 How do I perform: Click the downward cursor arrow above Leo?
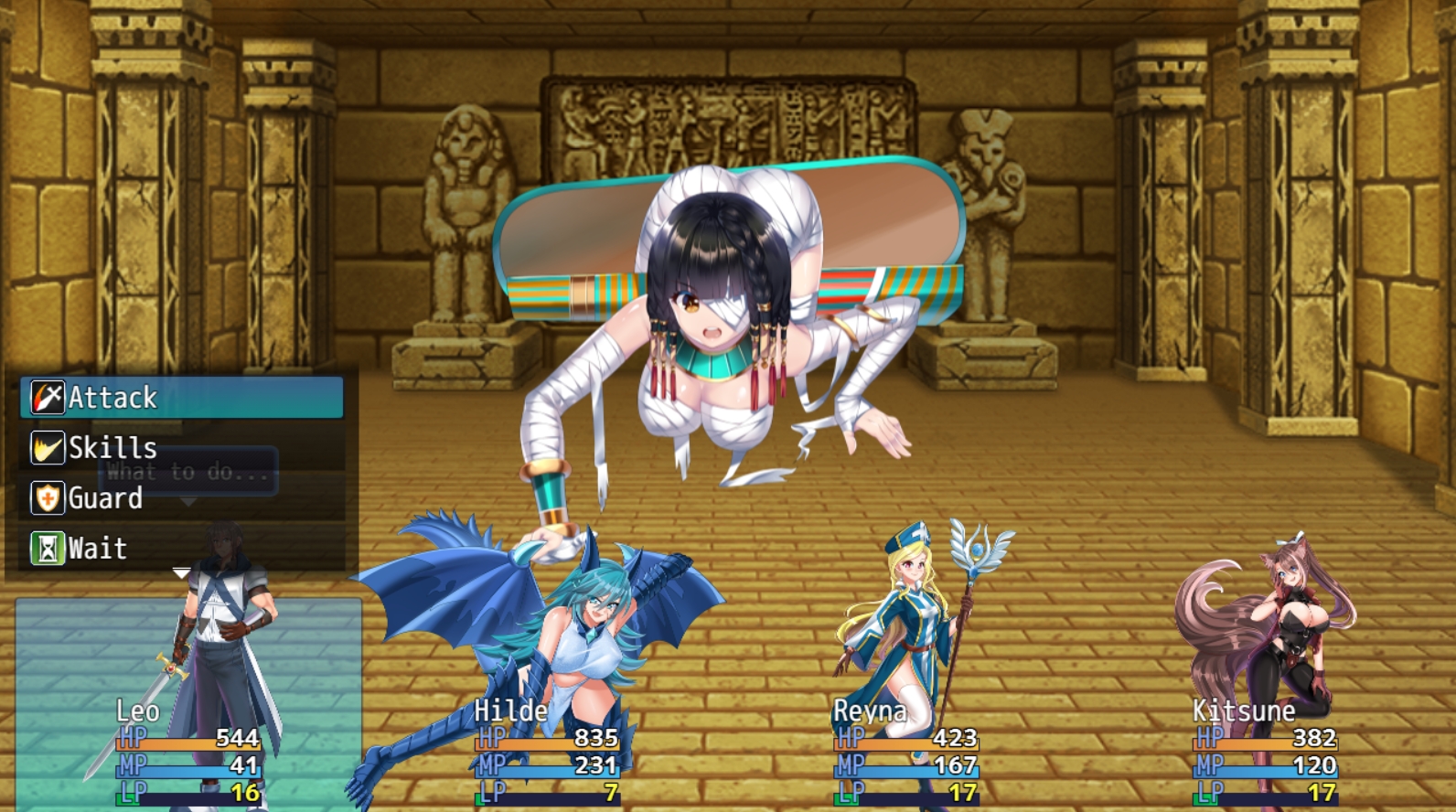pos(181,572)
